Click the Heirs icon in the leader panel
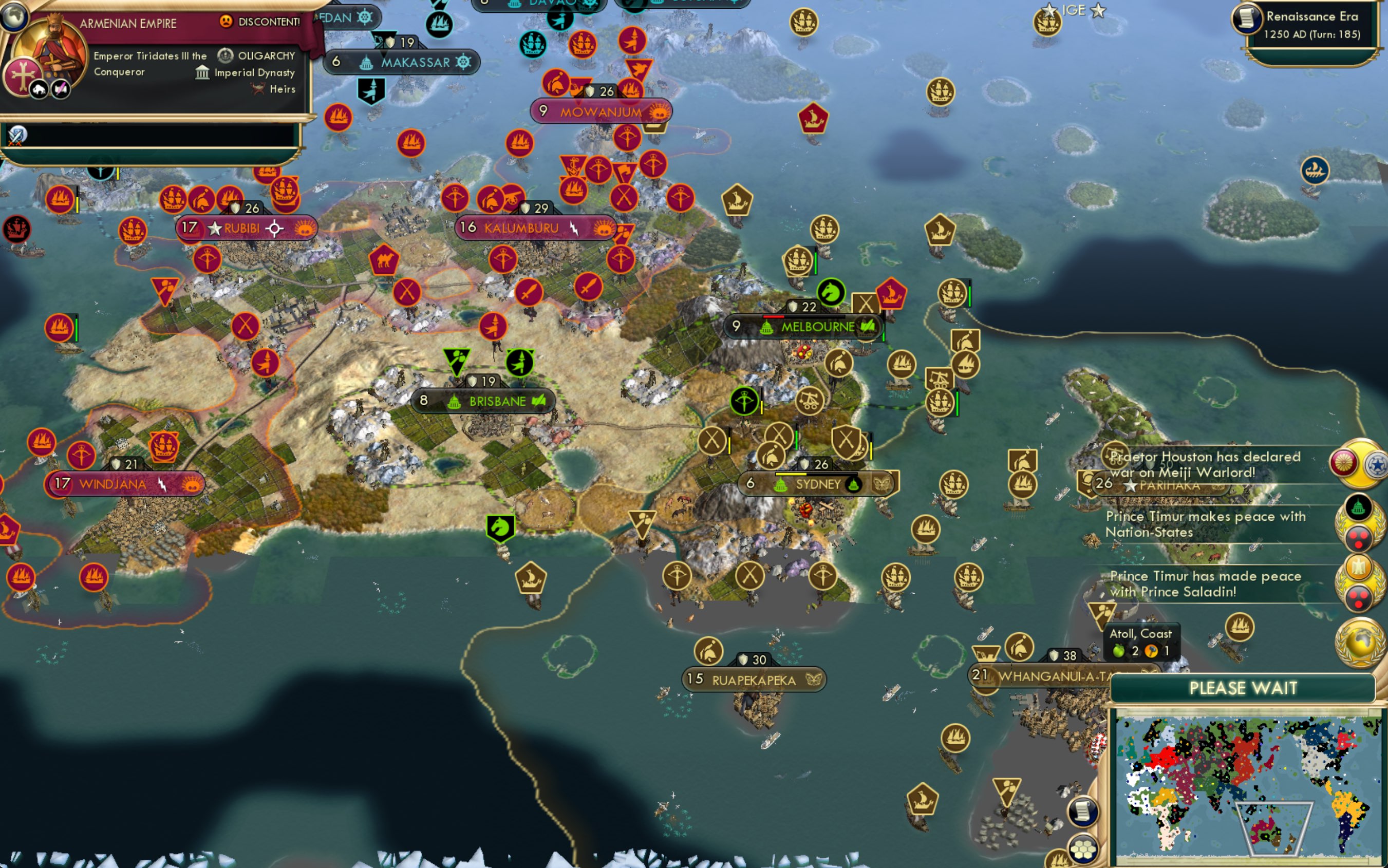The image size is (1388, 868). click(x=257, y=89)
